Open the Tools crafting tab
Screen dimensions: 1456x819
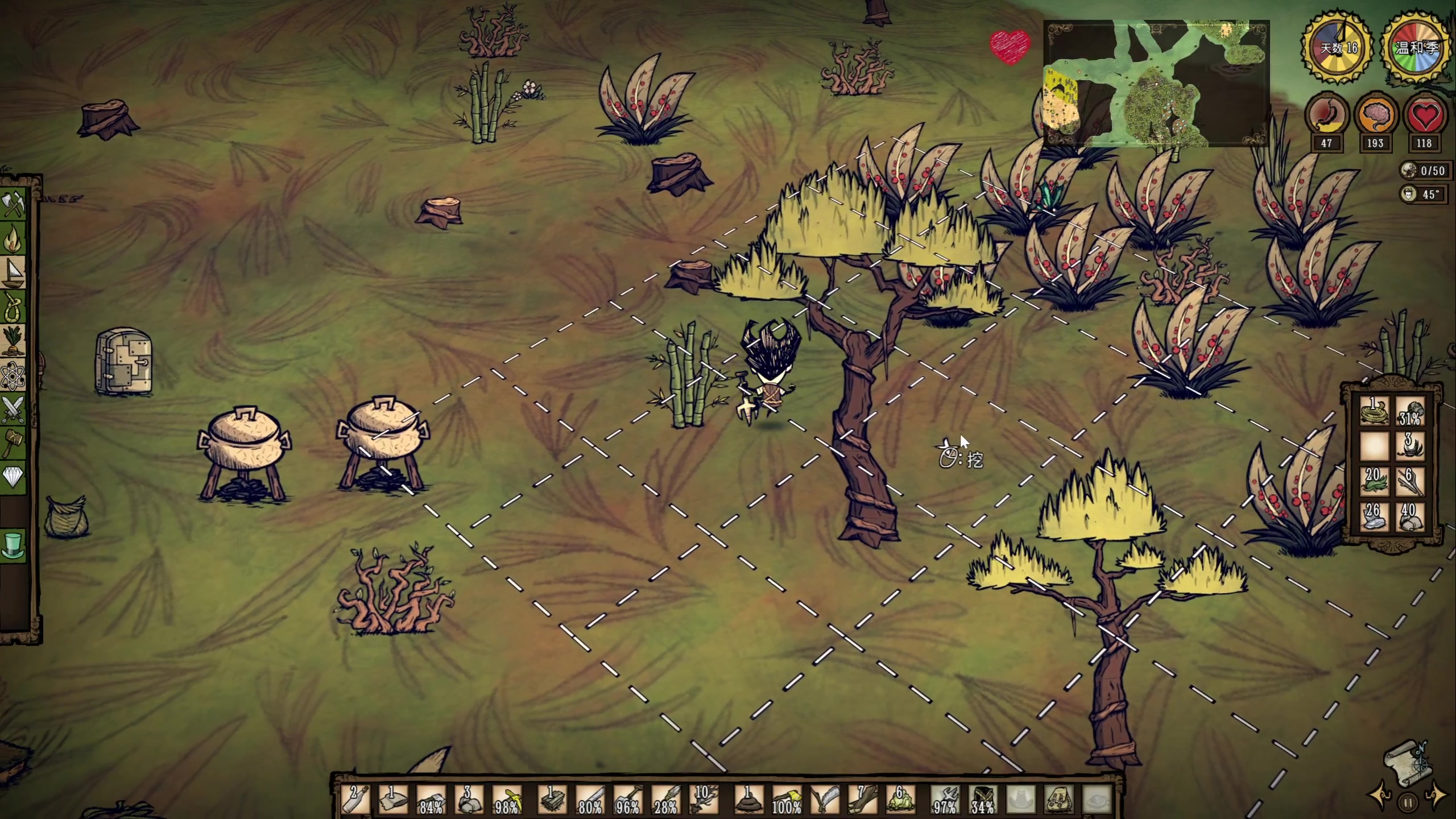14,204
